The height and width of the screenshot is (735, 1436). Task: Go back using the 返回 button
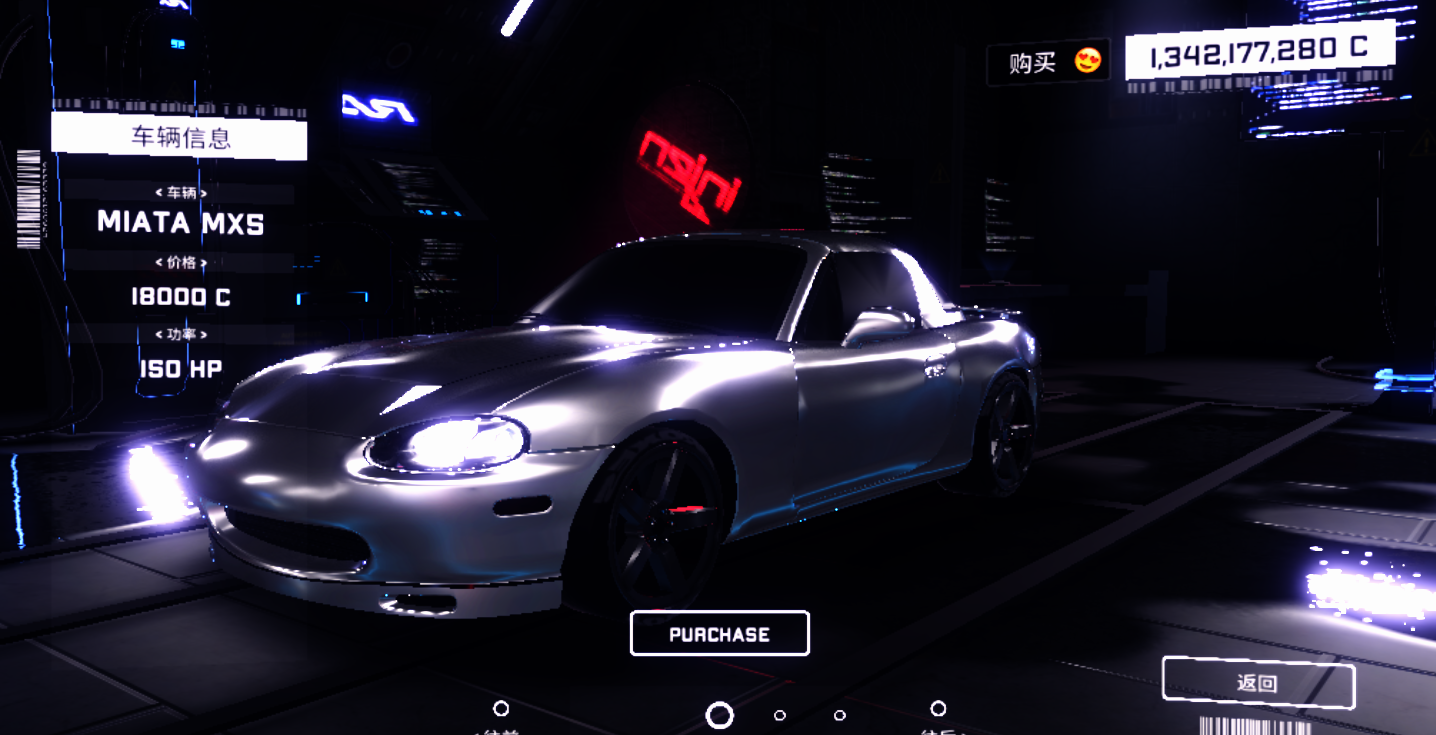(x=1257, y=684)
